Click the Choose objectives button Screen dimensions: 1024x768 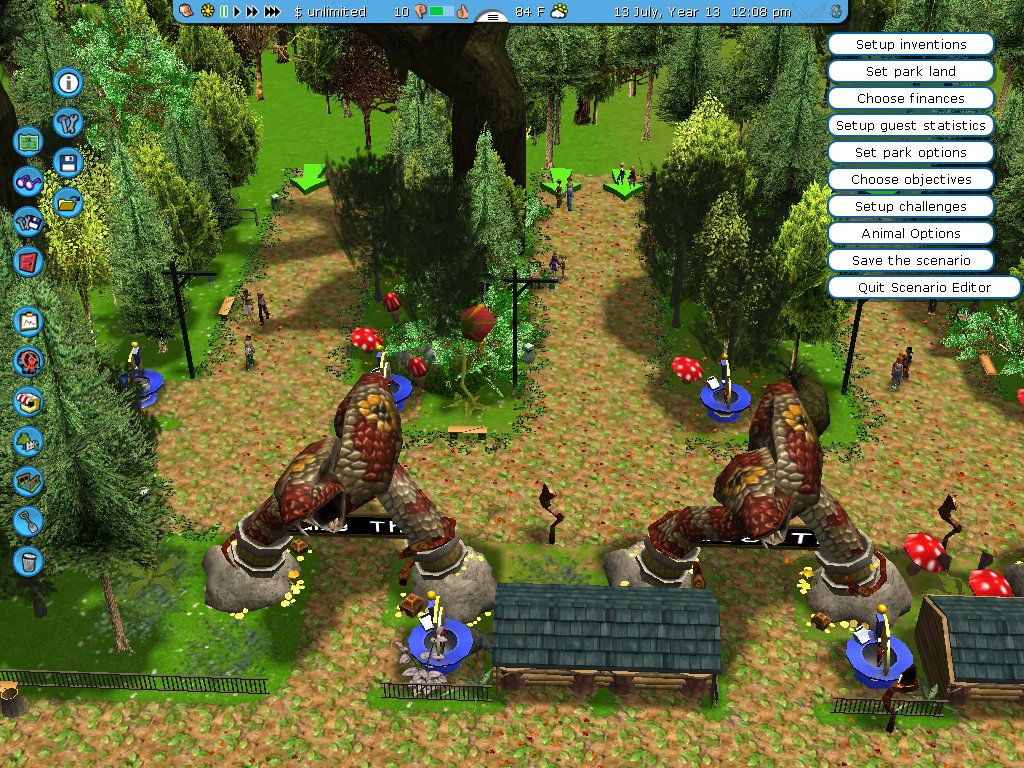point(910,180)
